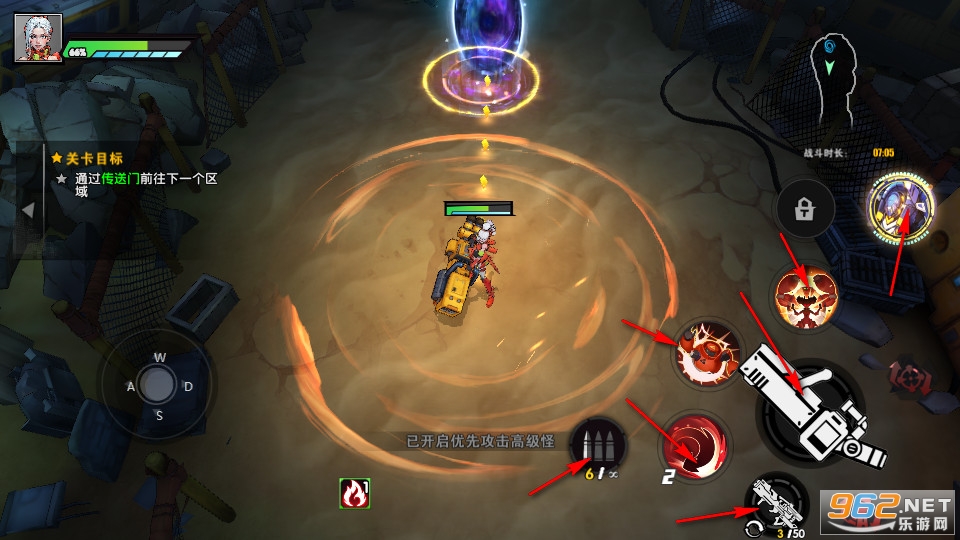Toggle the red flame buff icon
This screenshot has height=540, width=960.
354,493
